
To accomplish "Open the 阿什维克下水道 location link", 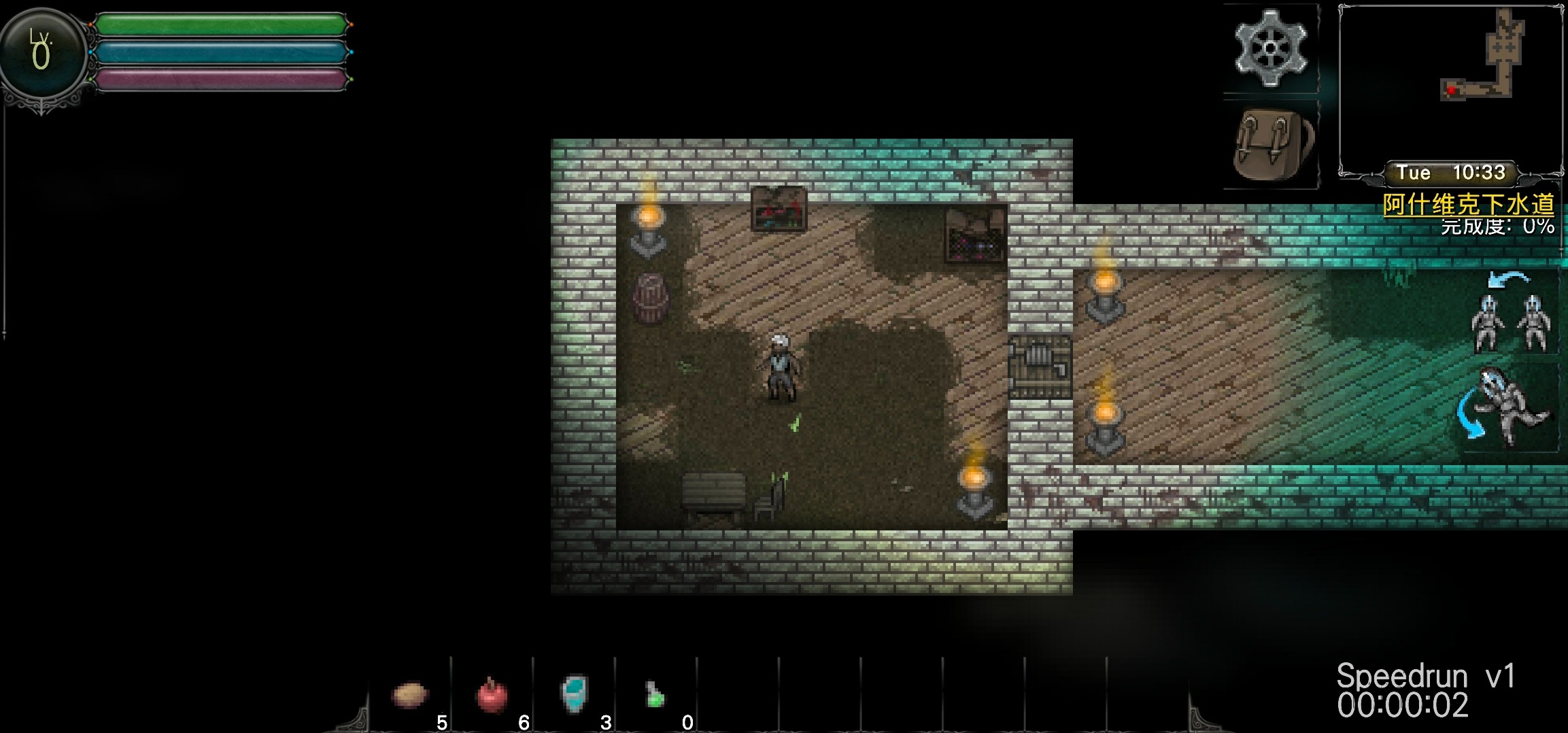I will (1468, 204).
